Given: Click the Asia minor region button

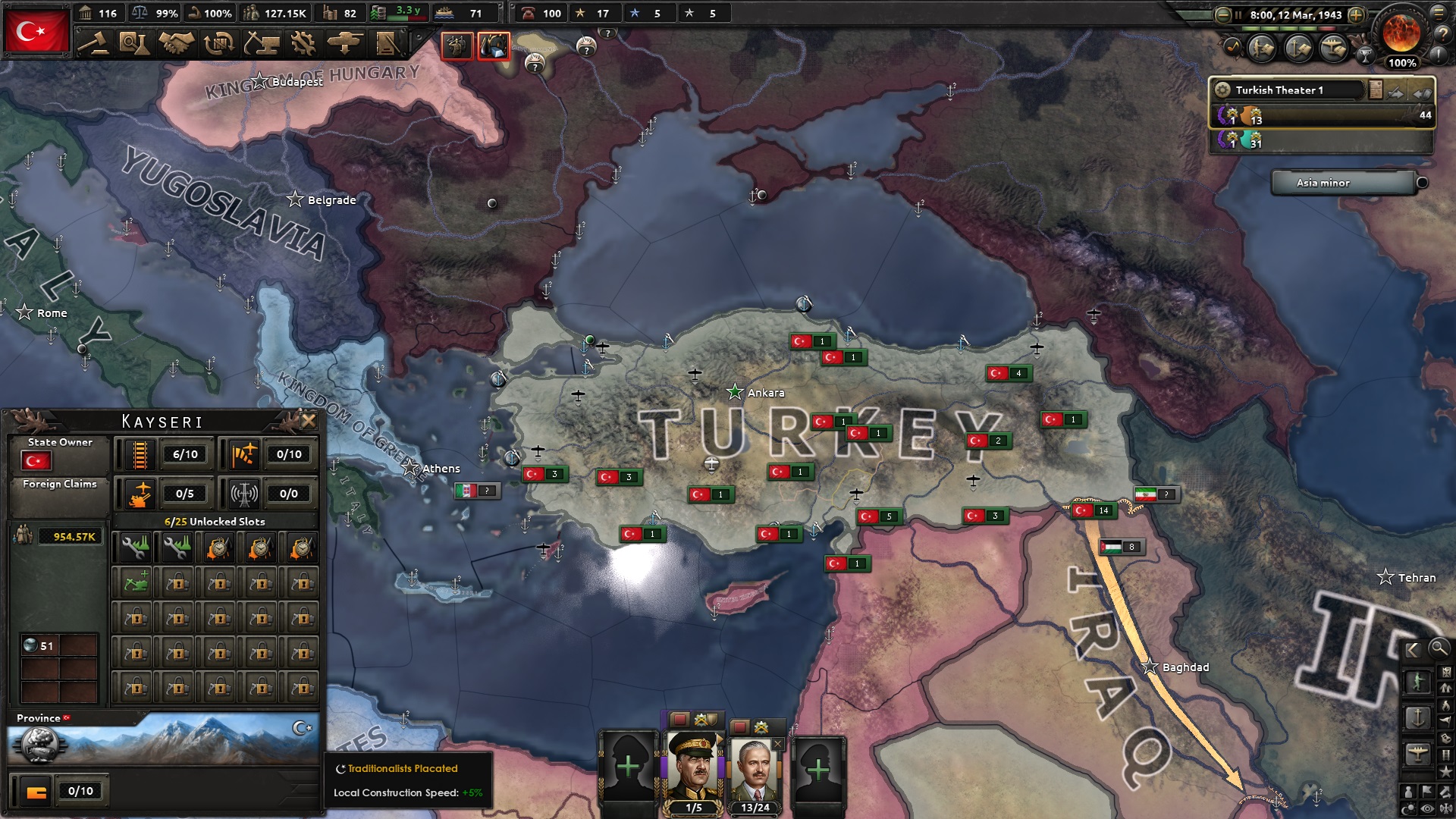Looking at the screenshot, I should (1343, 183).
